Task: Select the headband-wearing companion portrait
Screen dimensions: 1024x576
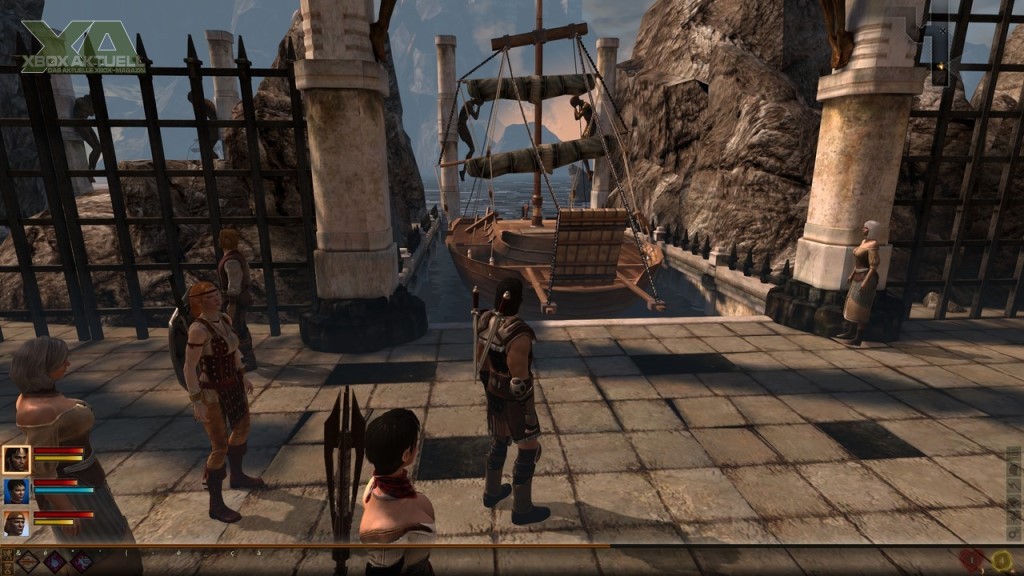Action: [16, 523]
